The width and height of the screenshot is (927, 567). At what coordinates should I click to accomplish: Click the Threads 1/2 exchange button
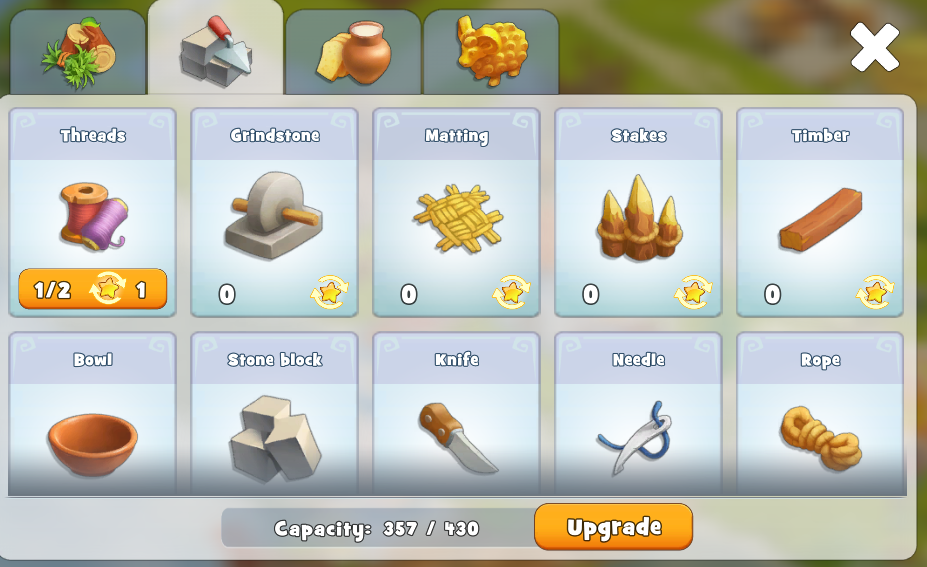(x=93, y=290)
